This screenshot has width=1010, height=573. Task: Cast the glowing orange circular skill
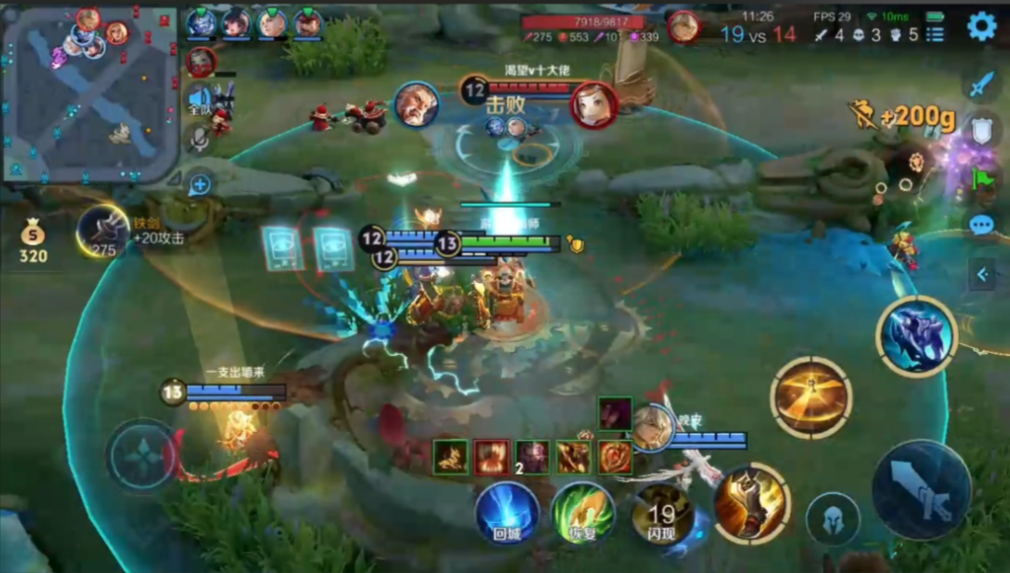click(x=811, y=397)
